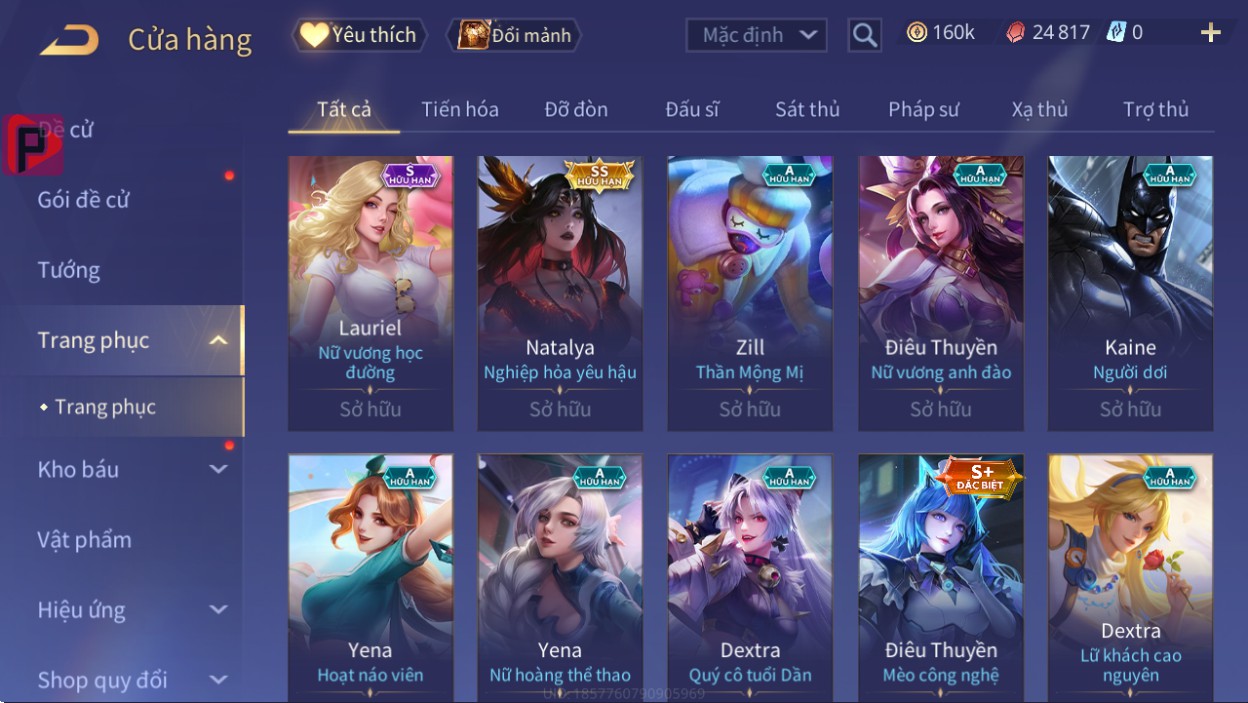Open the Đổi mảnh exchange

click(515, 36)
